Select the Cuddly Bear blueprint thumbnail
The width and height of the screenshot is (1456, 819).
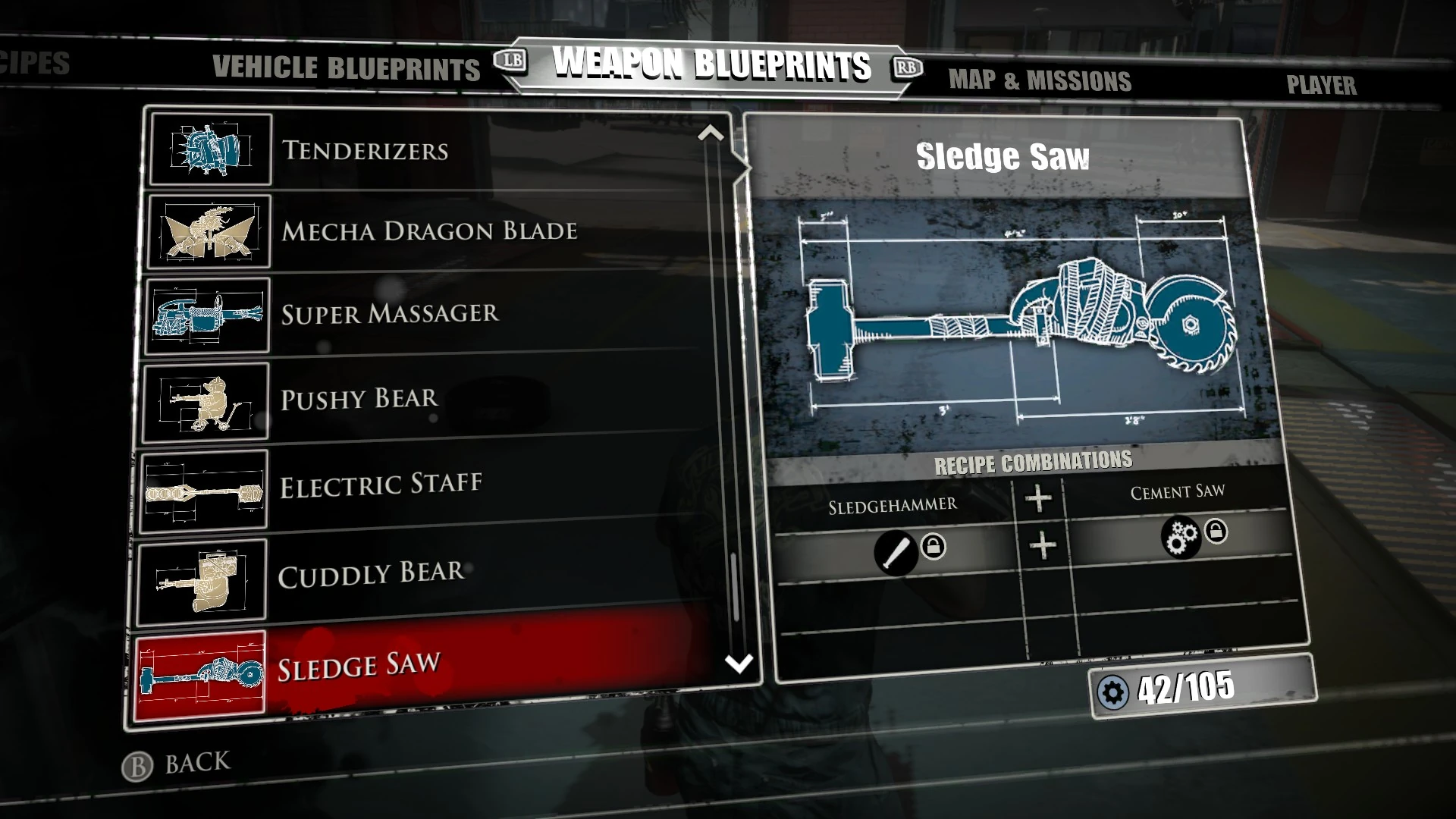click(x=203, y=576)
